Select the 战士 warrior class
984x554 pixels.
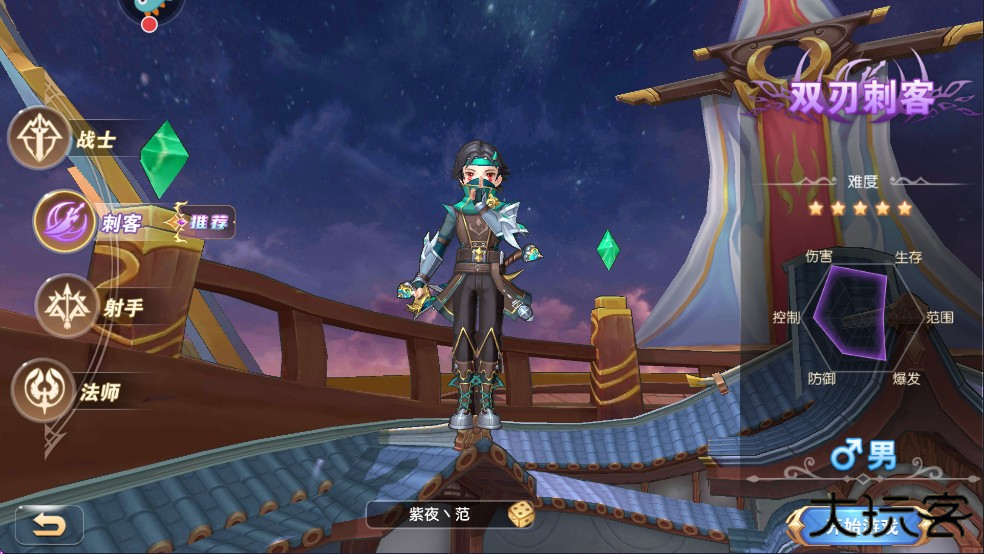[x=40, y=138]
